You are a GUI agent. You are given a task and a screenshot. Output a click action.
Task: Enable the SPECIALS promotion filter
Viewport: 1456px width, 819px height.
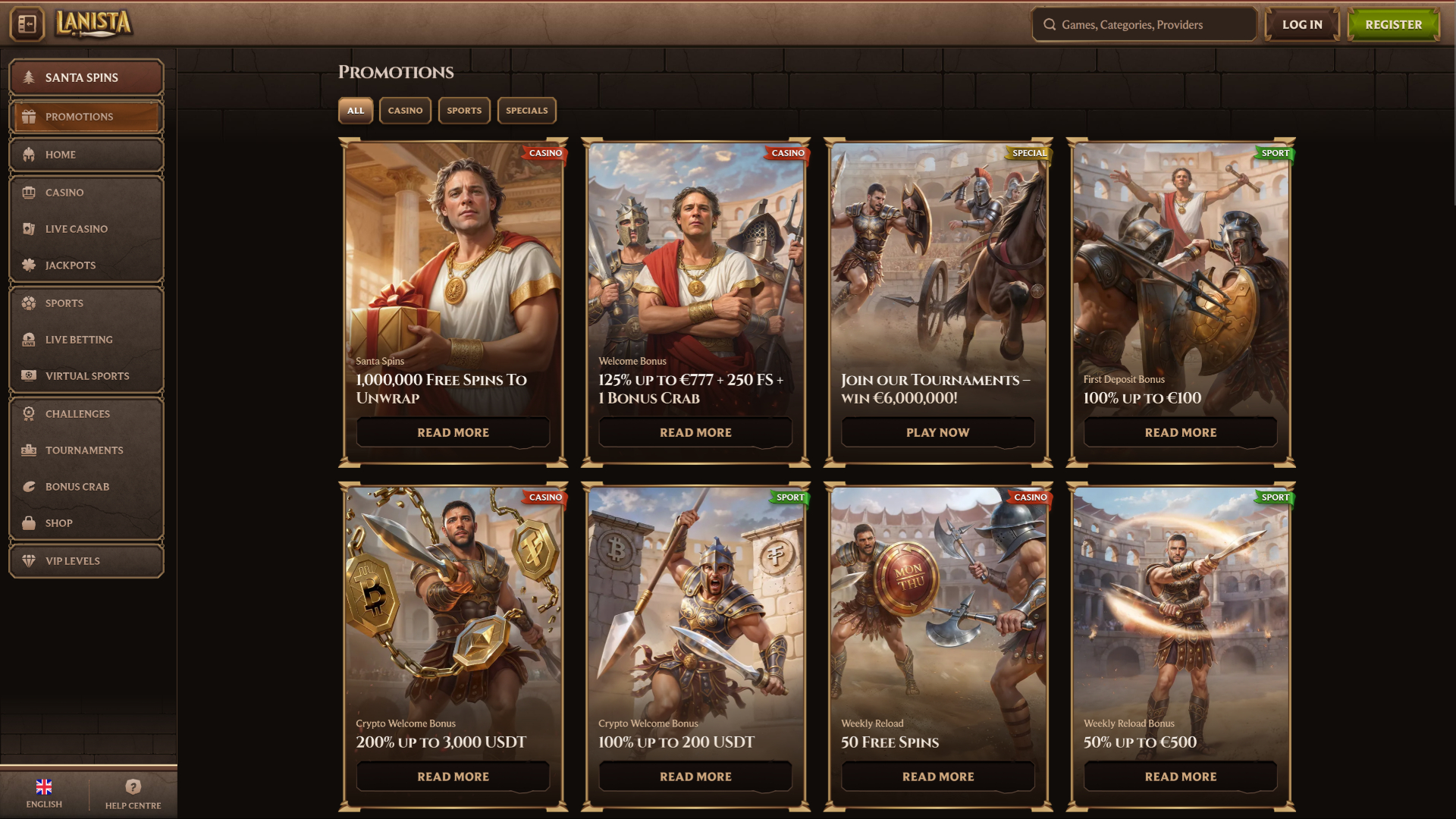coord(527,110)
